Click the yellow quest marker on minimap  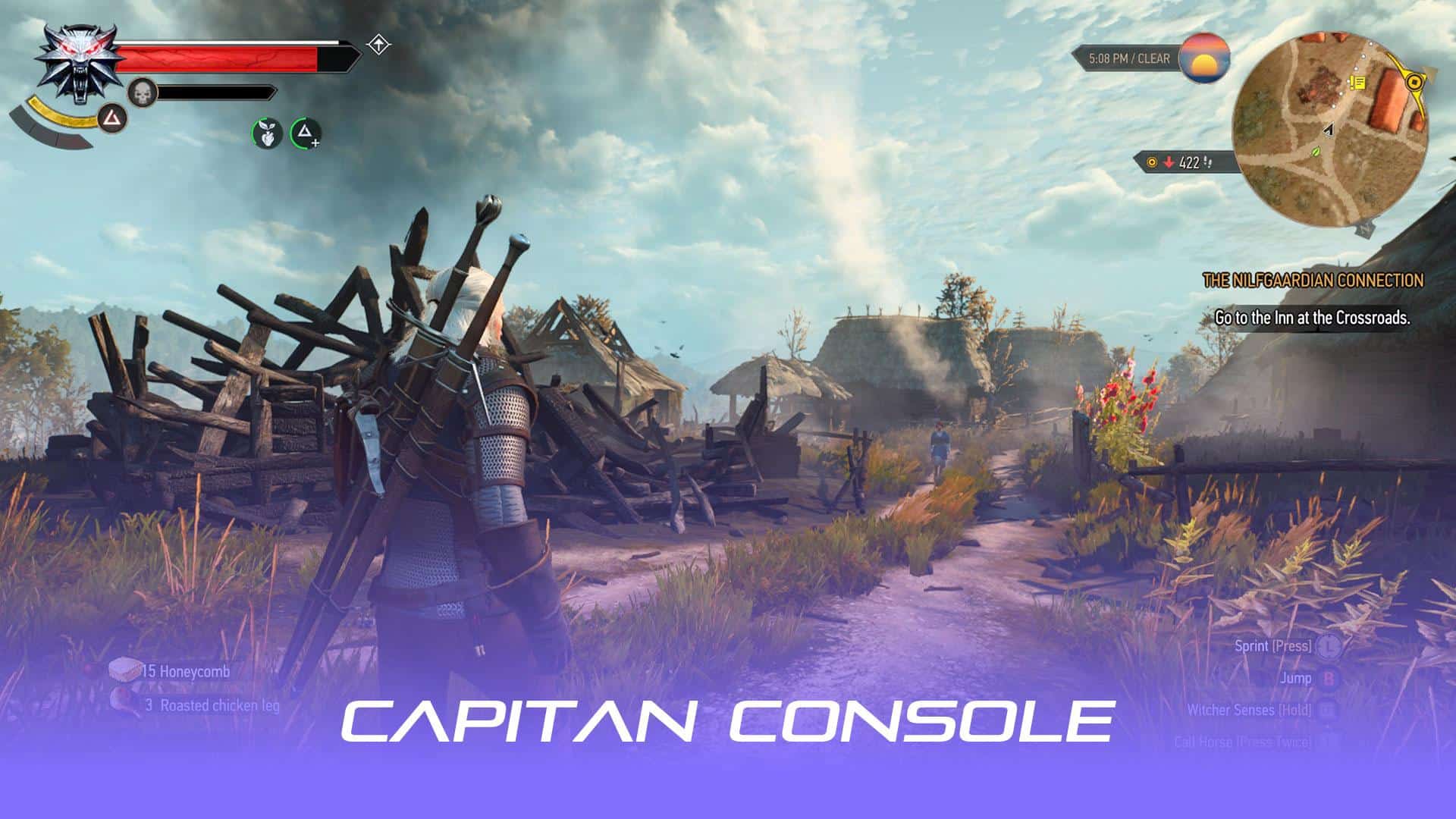(1357, 82)
